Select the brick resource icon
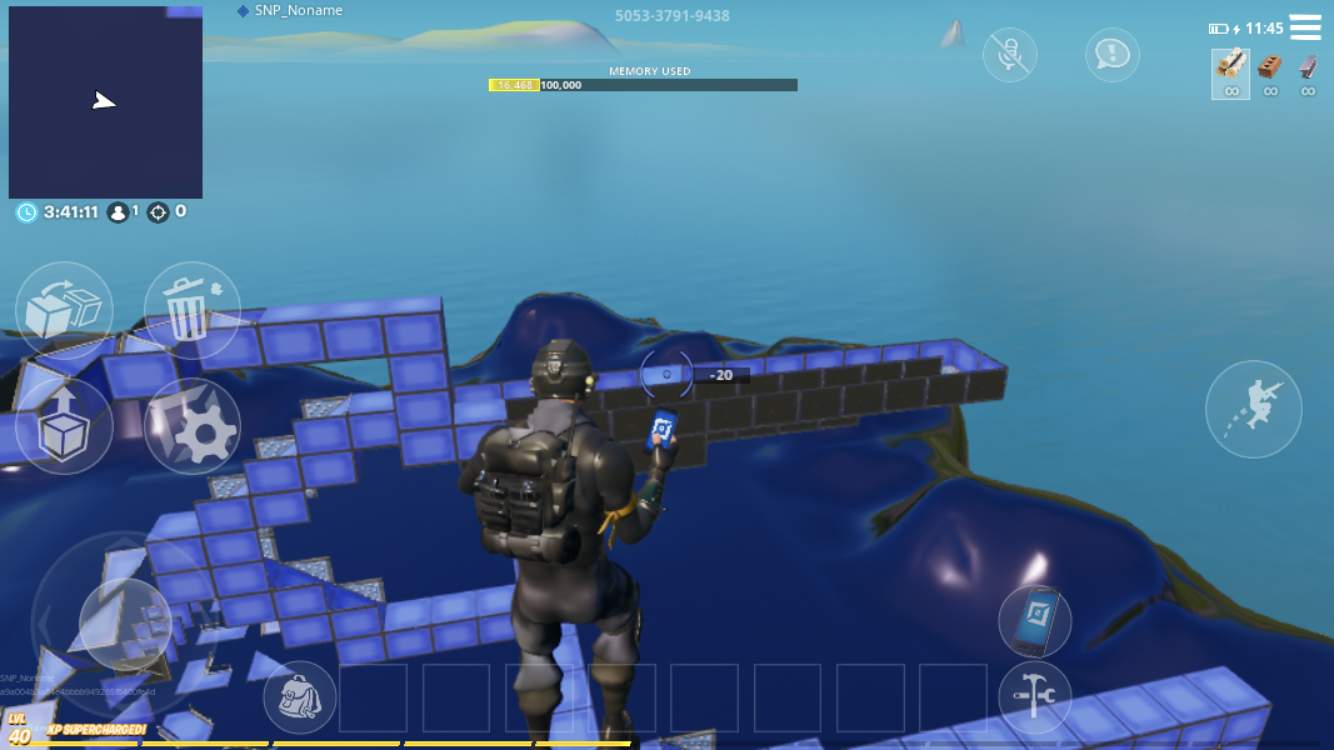 tap(1270, 75)
